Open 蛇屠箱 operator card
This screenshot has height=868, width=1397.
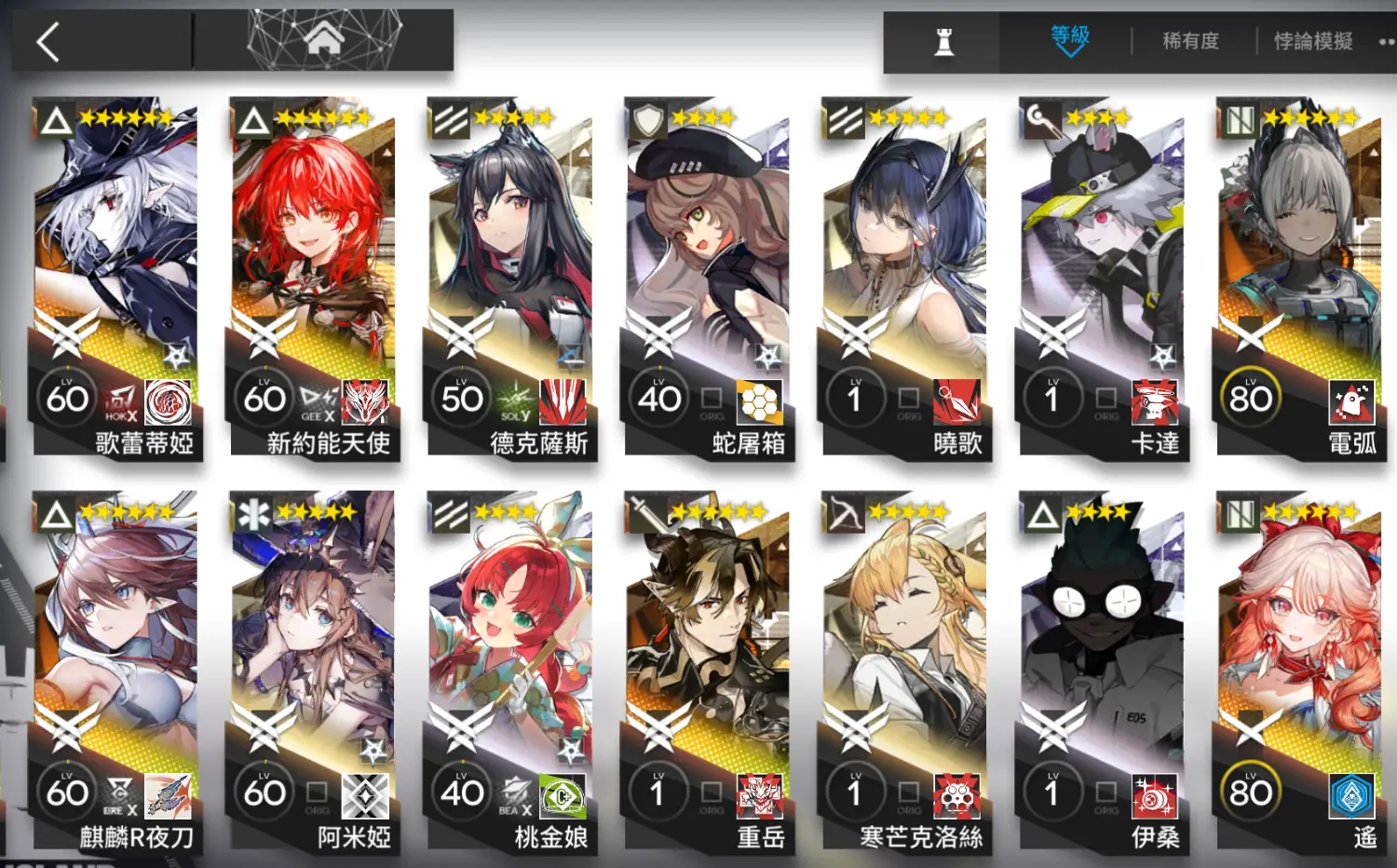pyautogui.click(x=708, y=279)
